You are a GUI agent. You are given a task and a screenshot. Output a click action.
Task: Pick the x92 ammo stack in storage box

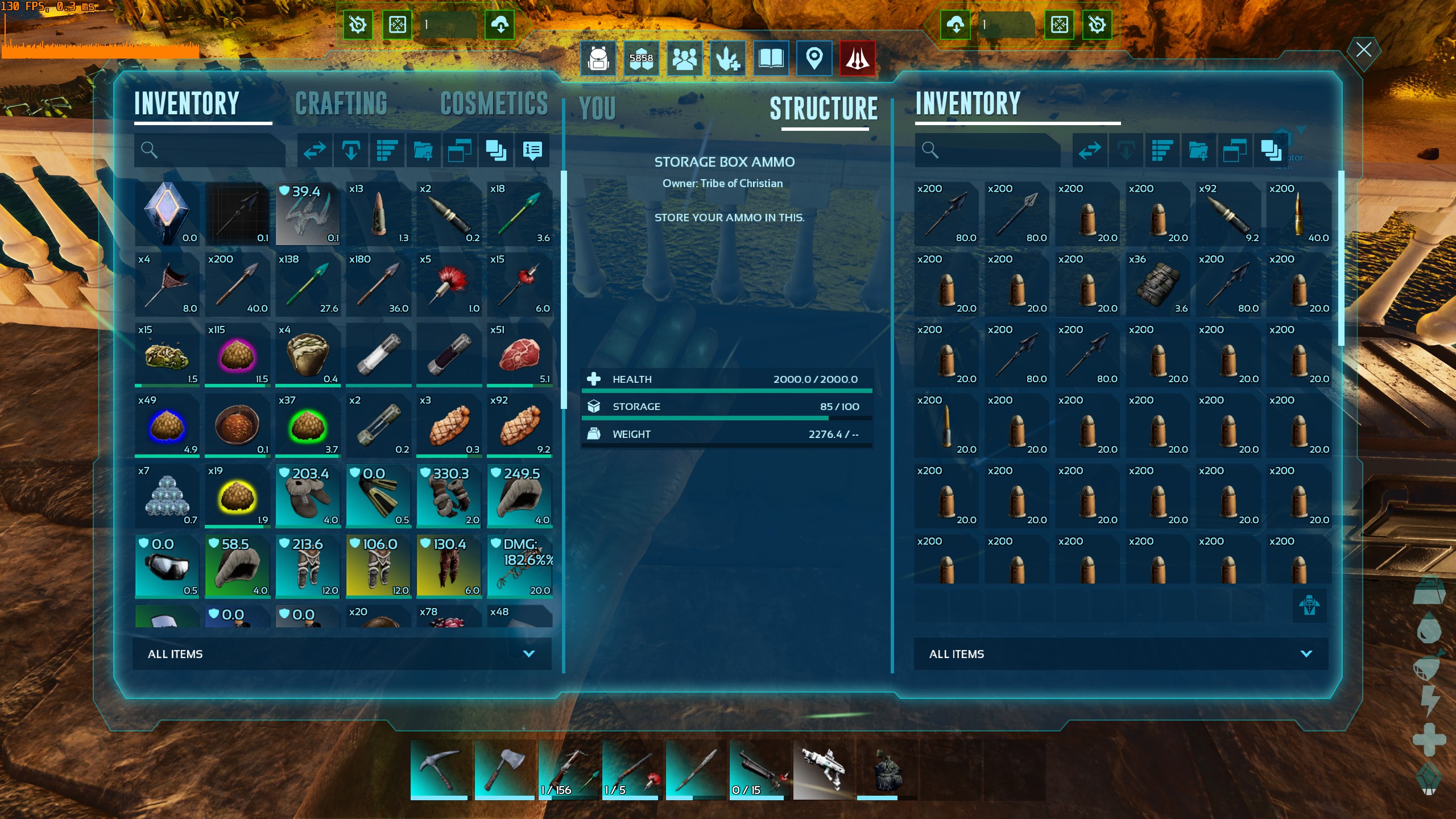click(1227, 214)
